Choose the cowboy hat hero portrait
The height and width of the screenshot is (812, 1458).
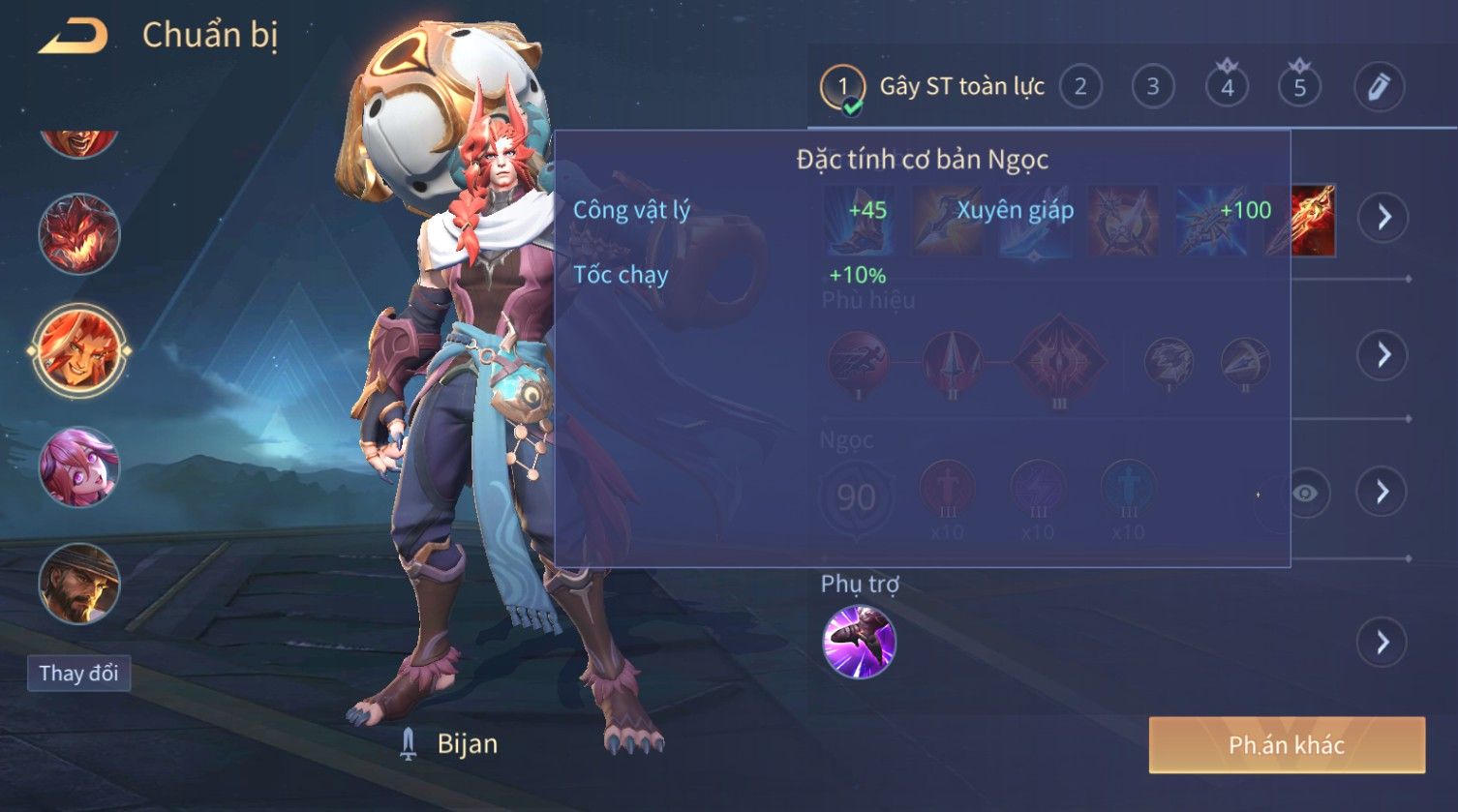78,584
